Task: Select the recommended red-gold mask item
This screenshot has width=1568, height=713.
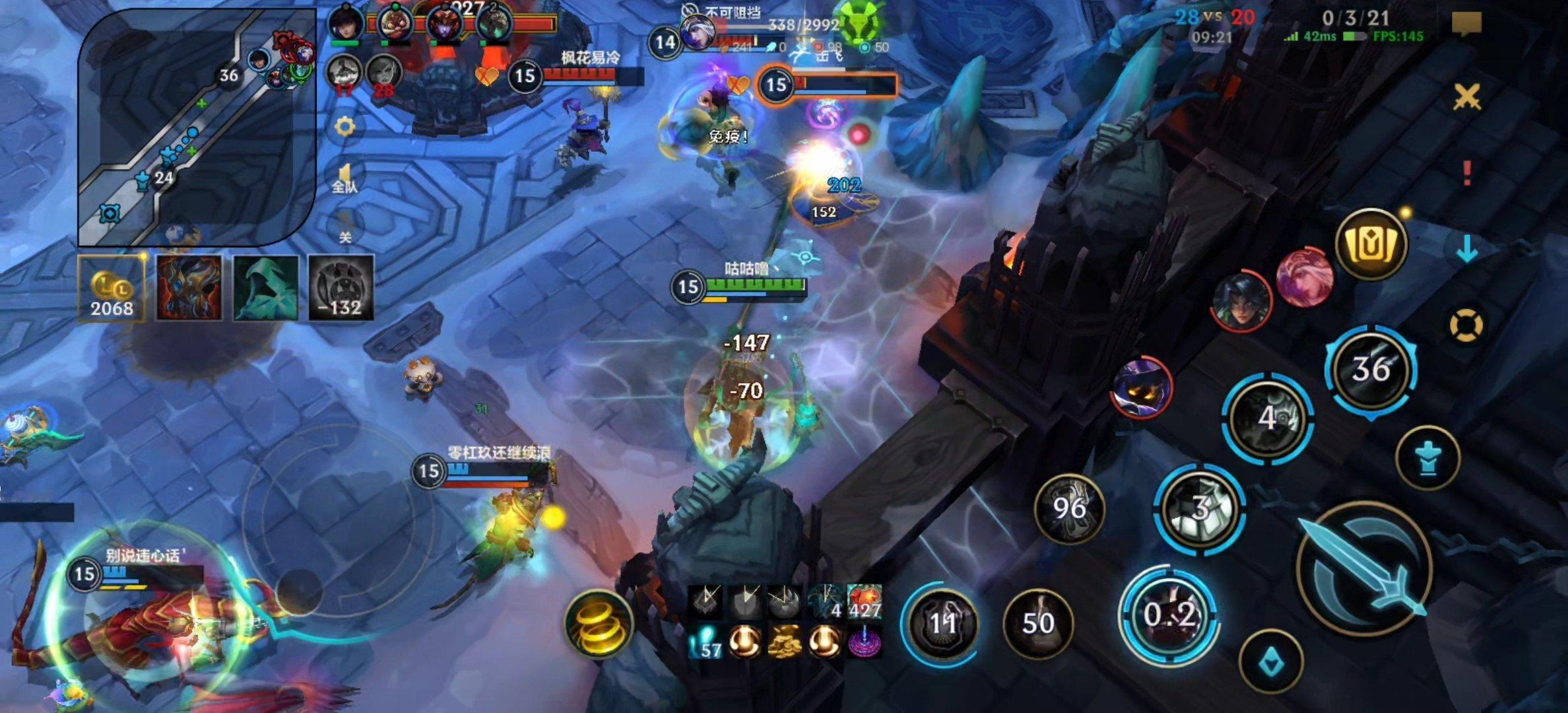Action: coord(189,289)
